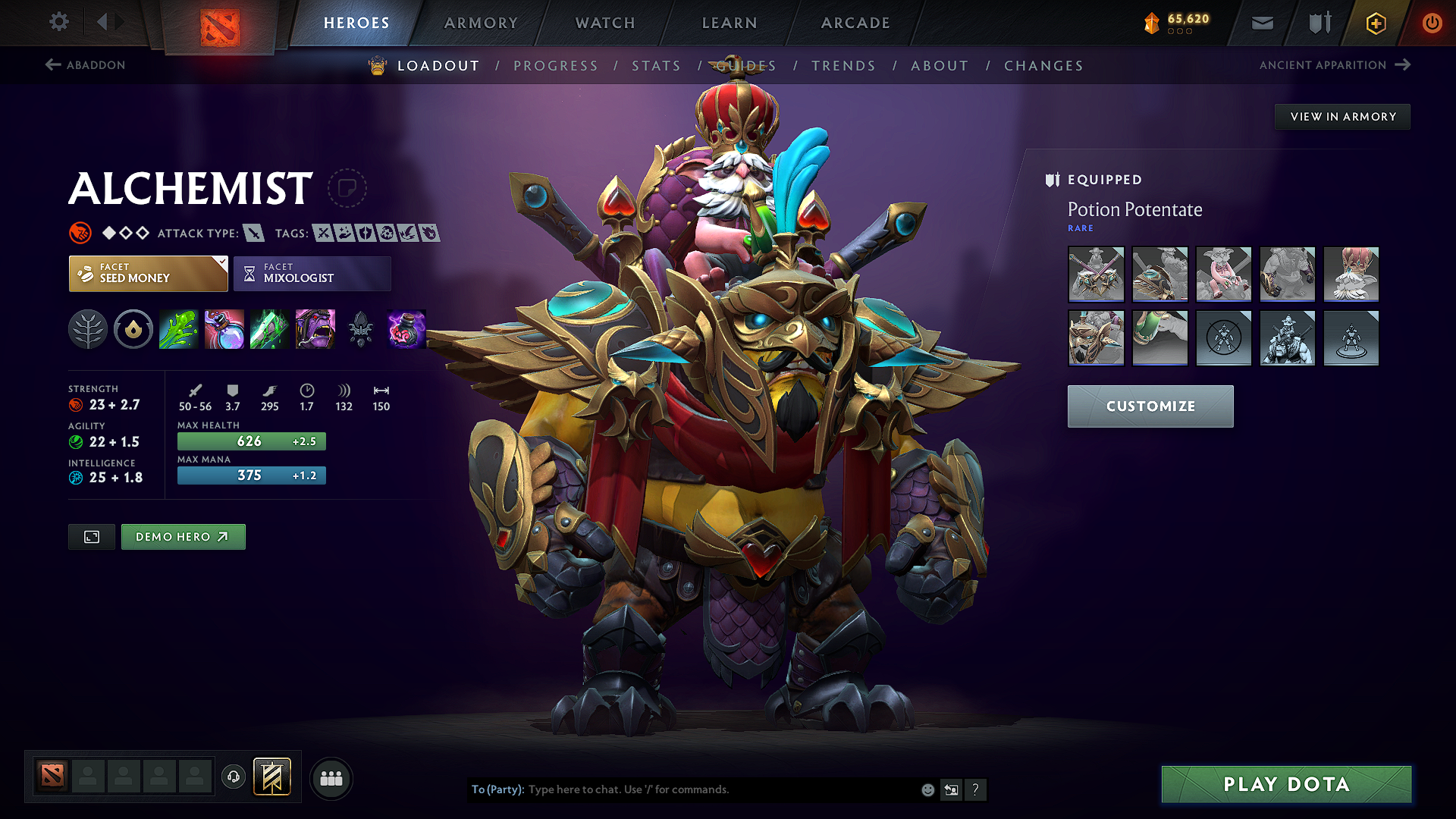Viewport: 1456px width, 819px height.
Task: Click the armory shield and sword icon
Action: [1318, 23]
